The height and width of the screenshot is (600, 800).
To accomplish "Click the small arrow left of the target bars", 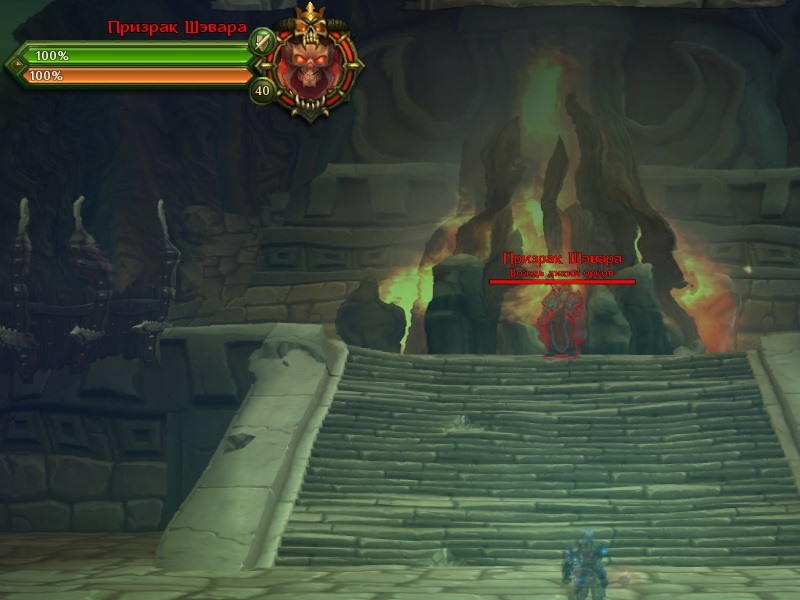I will [12, 66].
